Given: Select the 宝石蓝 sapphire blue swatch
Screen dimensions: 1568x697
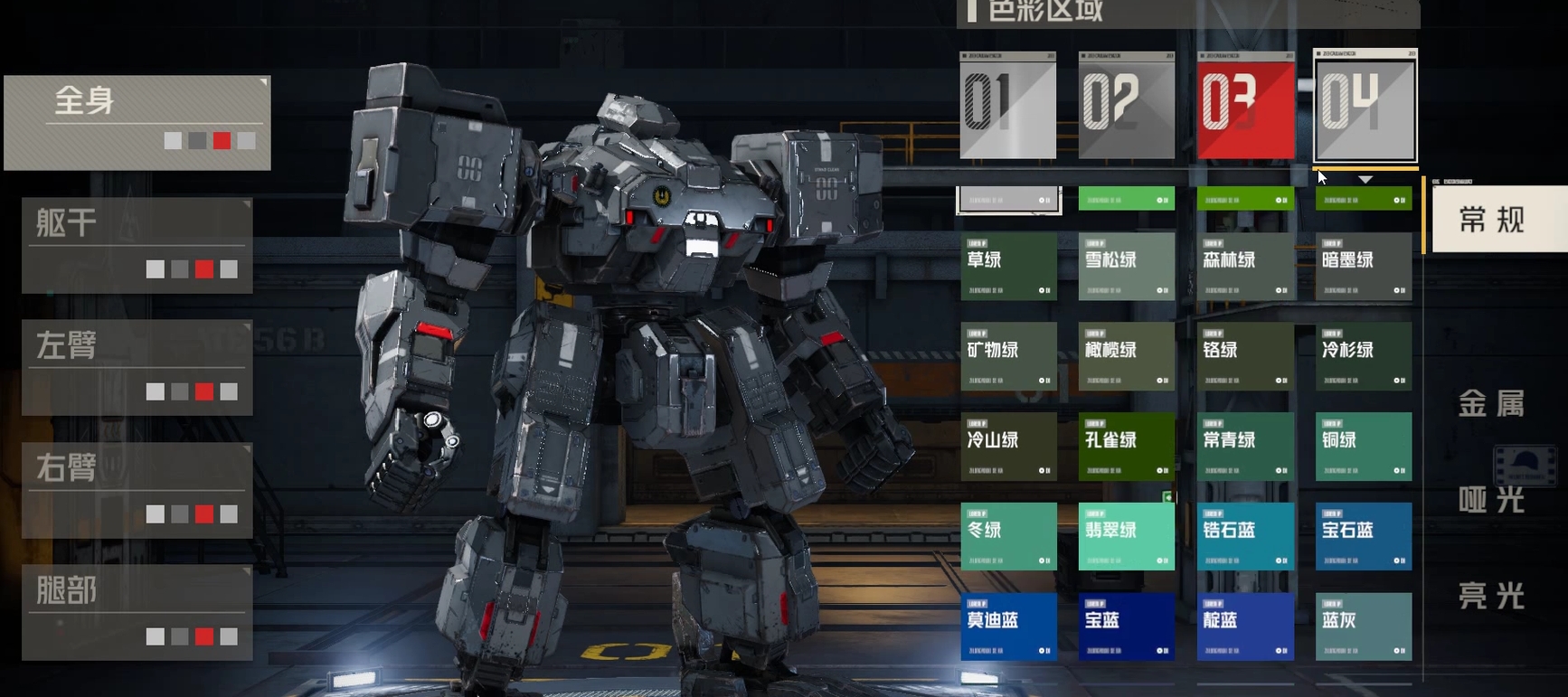Looking at the screenshot, I should click(1363, 536).
